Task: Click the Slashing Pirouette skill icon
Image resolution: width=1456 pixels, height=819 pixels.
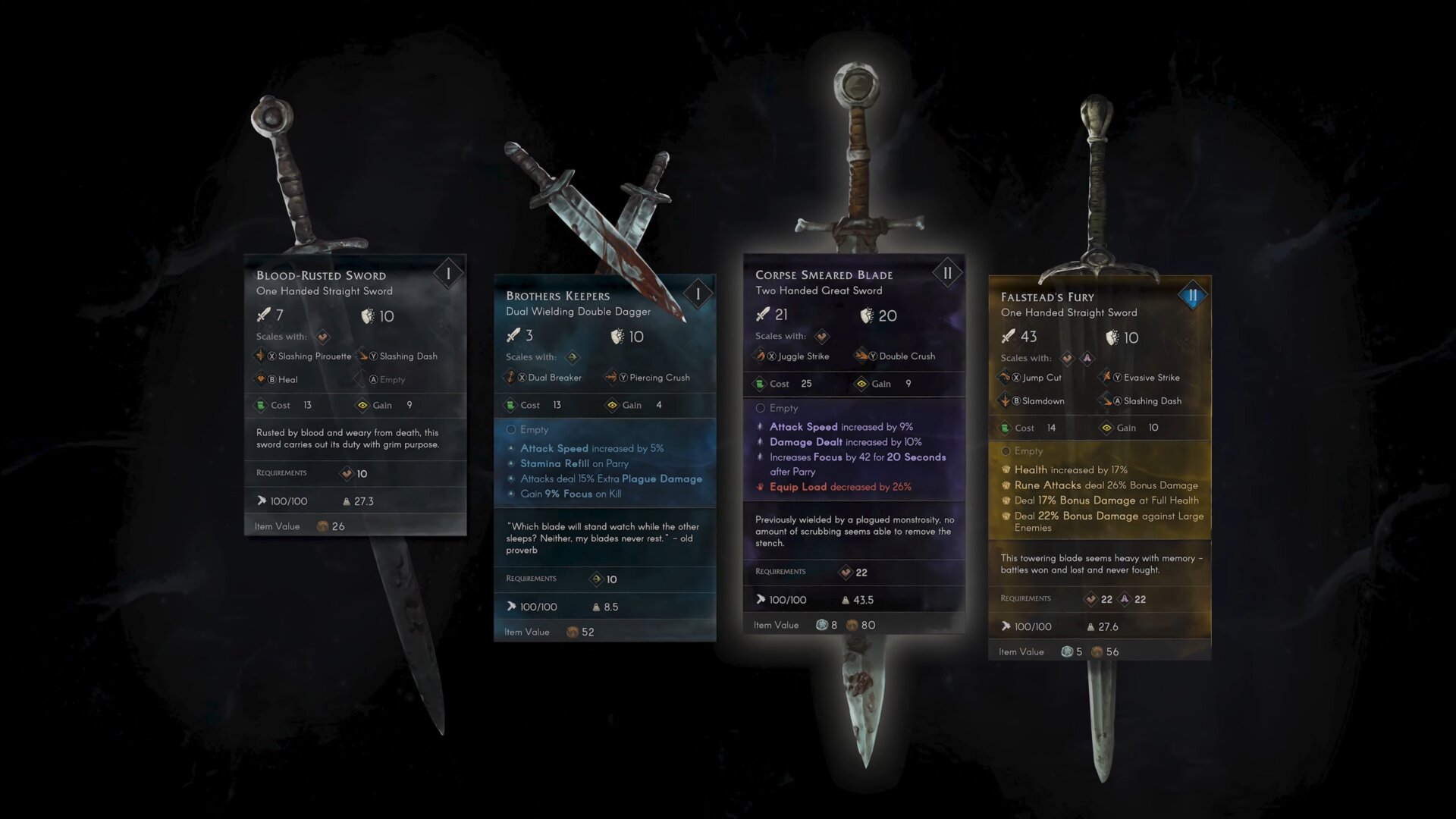Action: 261,356
